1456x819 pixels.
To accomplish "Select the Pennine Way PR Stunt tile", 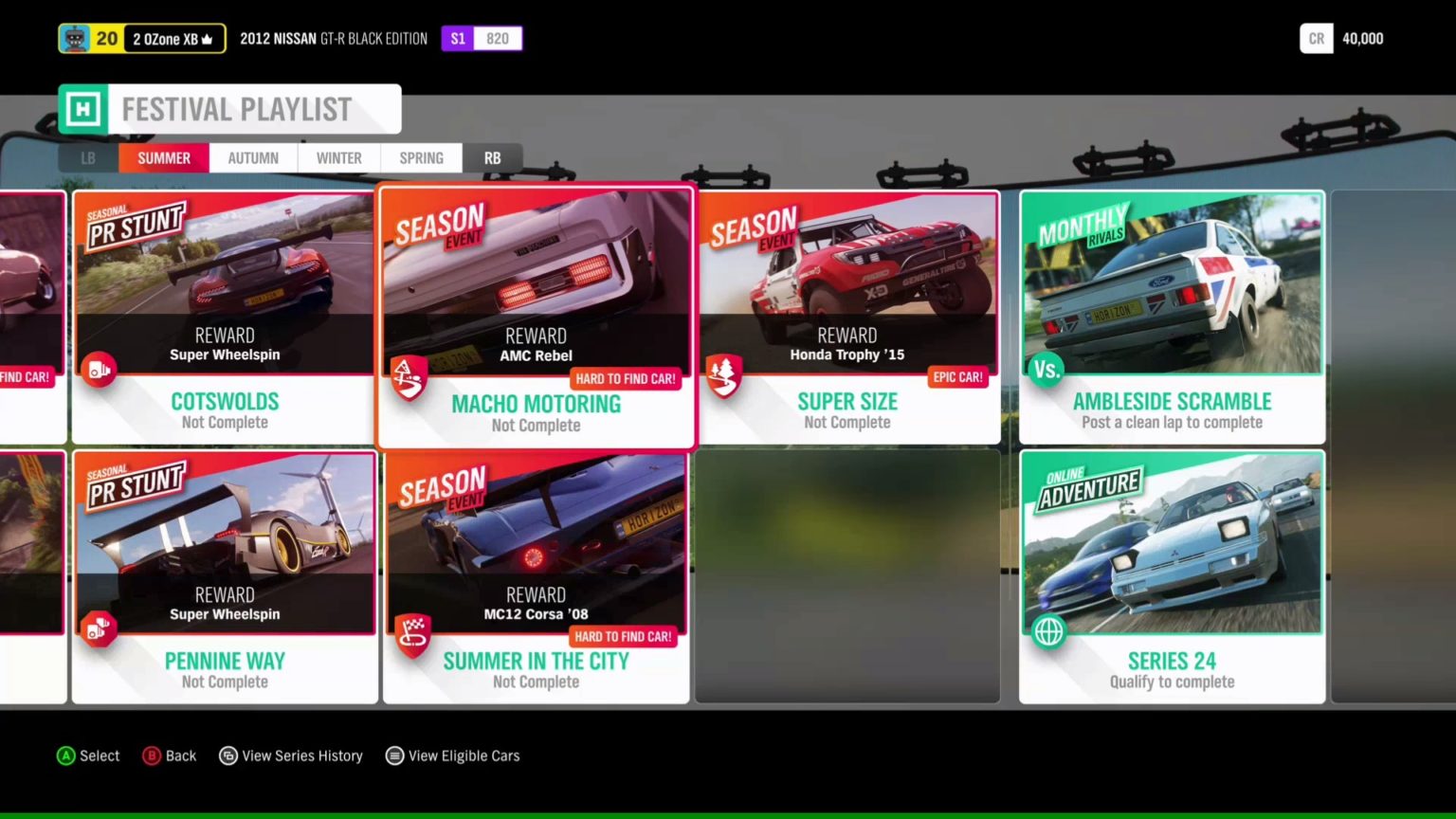I will 225,576.
